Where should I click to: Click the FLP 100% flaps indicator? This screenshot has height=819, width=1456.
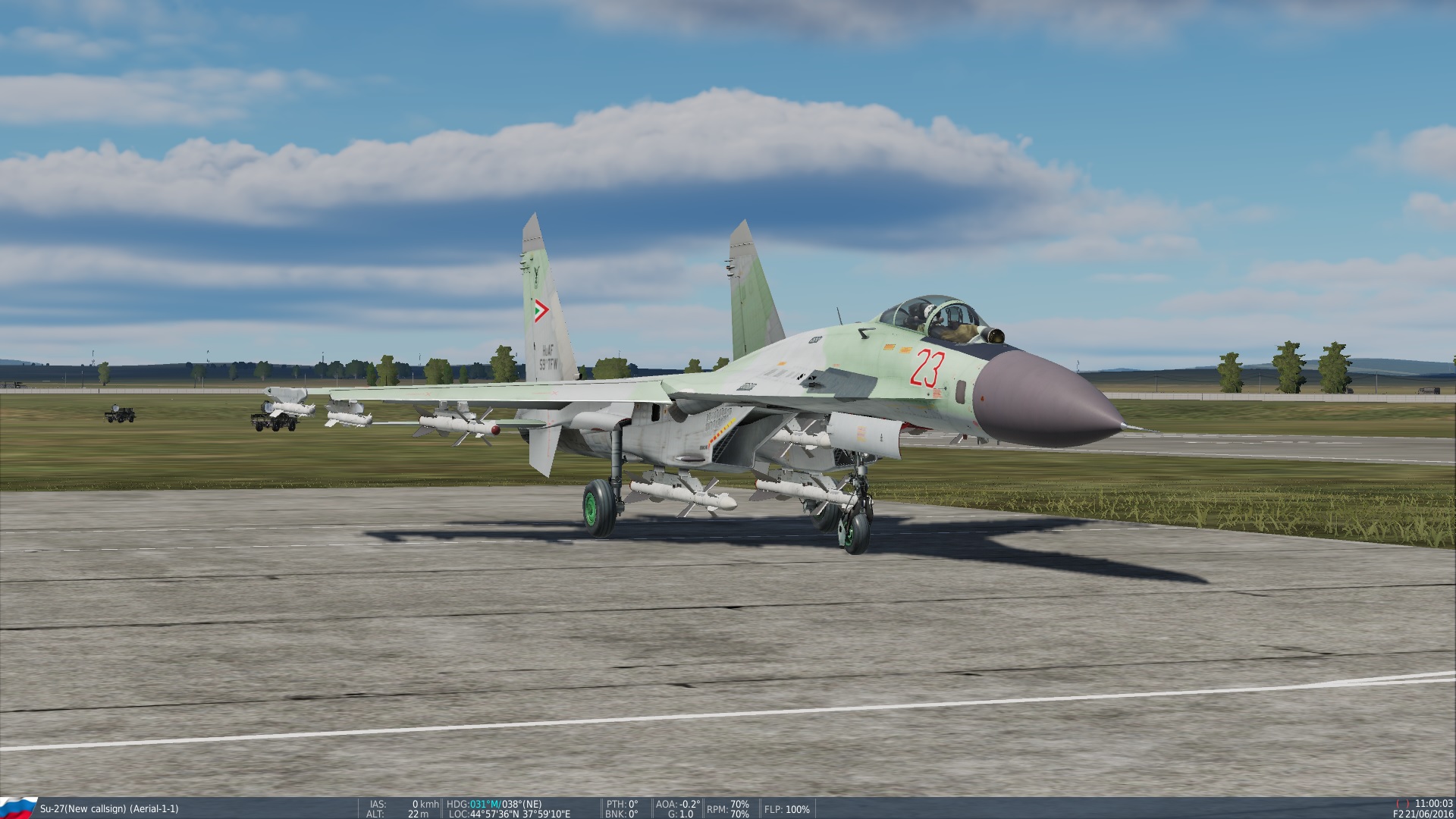pos(787,808)
